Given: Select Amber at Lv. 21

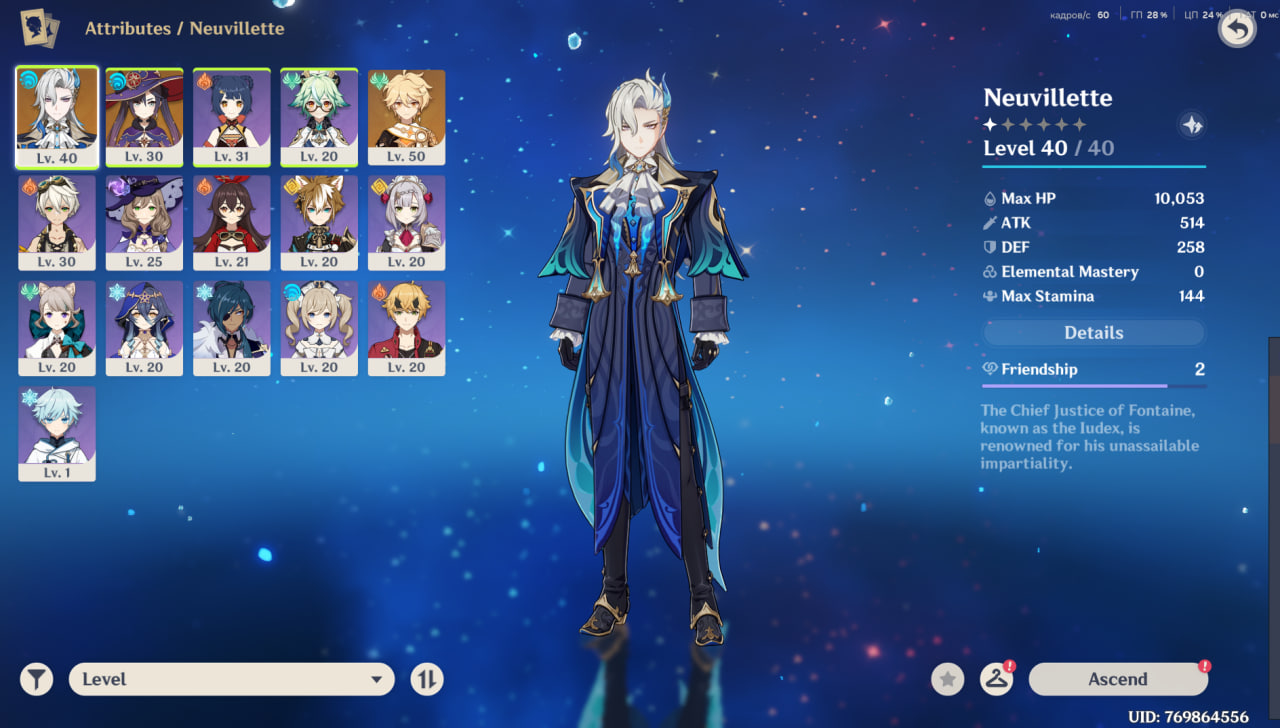Looking at the screenshot, I should (x=232, y=222).
